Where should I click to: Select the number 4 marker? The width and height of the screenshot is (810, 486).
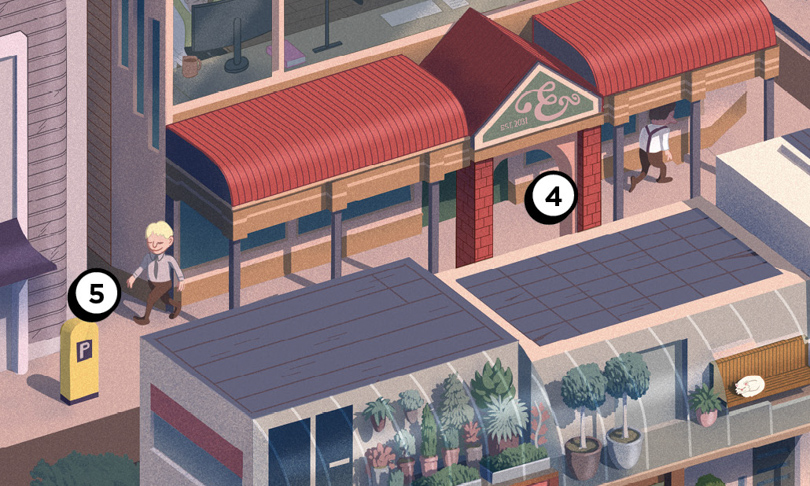[x=551, y=198]
